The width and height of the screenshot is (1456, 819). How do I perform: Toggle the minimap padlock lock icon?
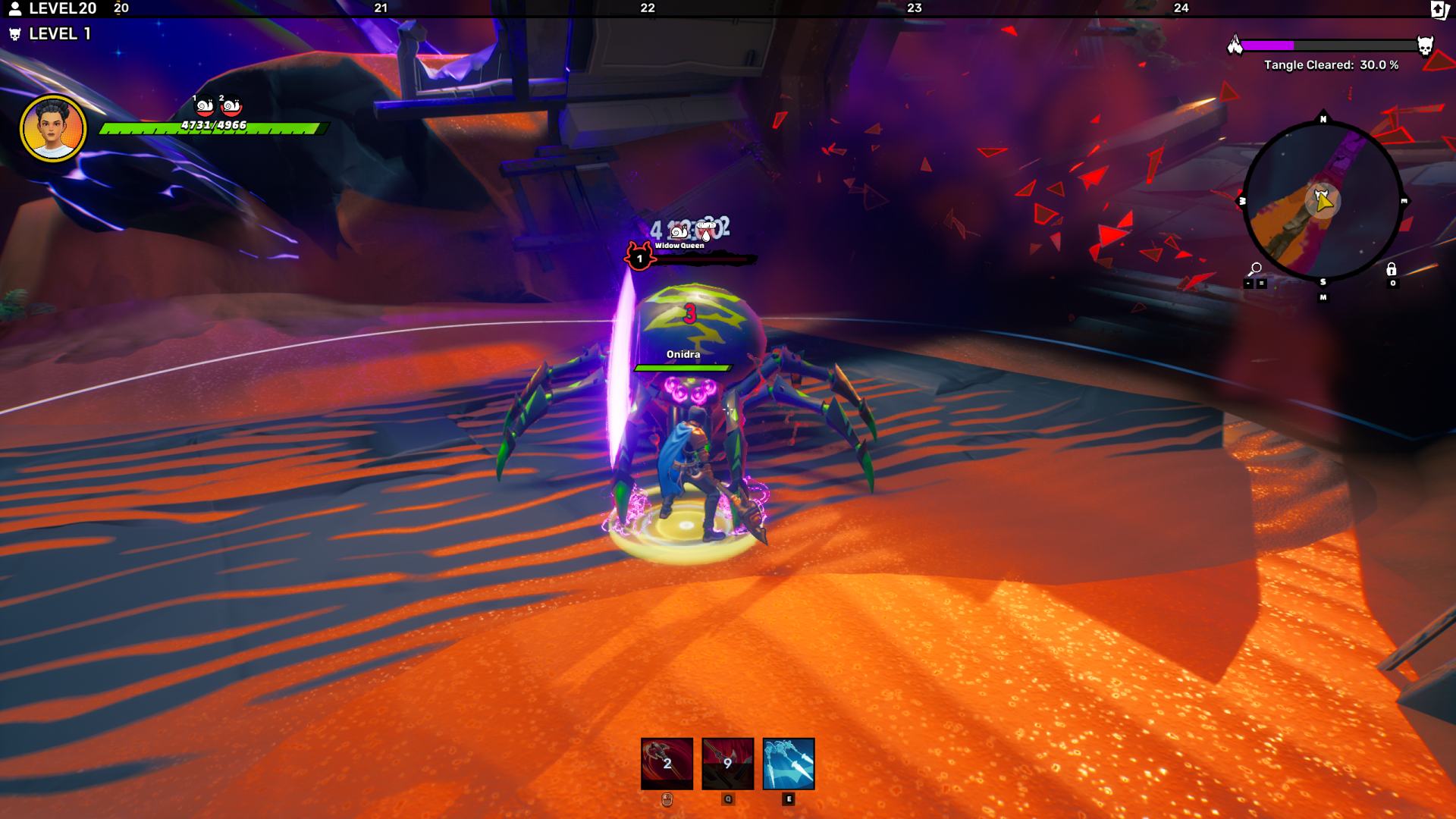point(1391,269)
